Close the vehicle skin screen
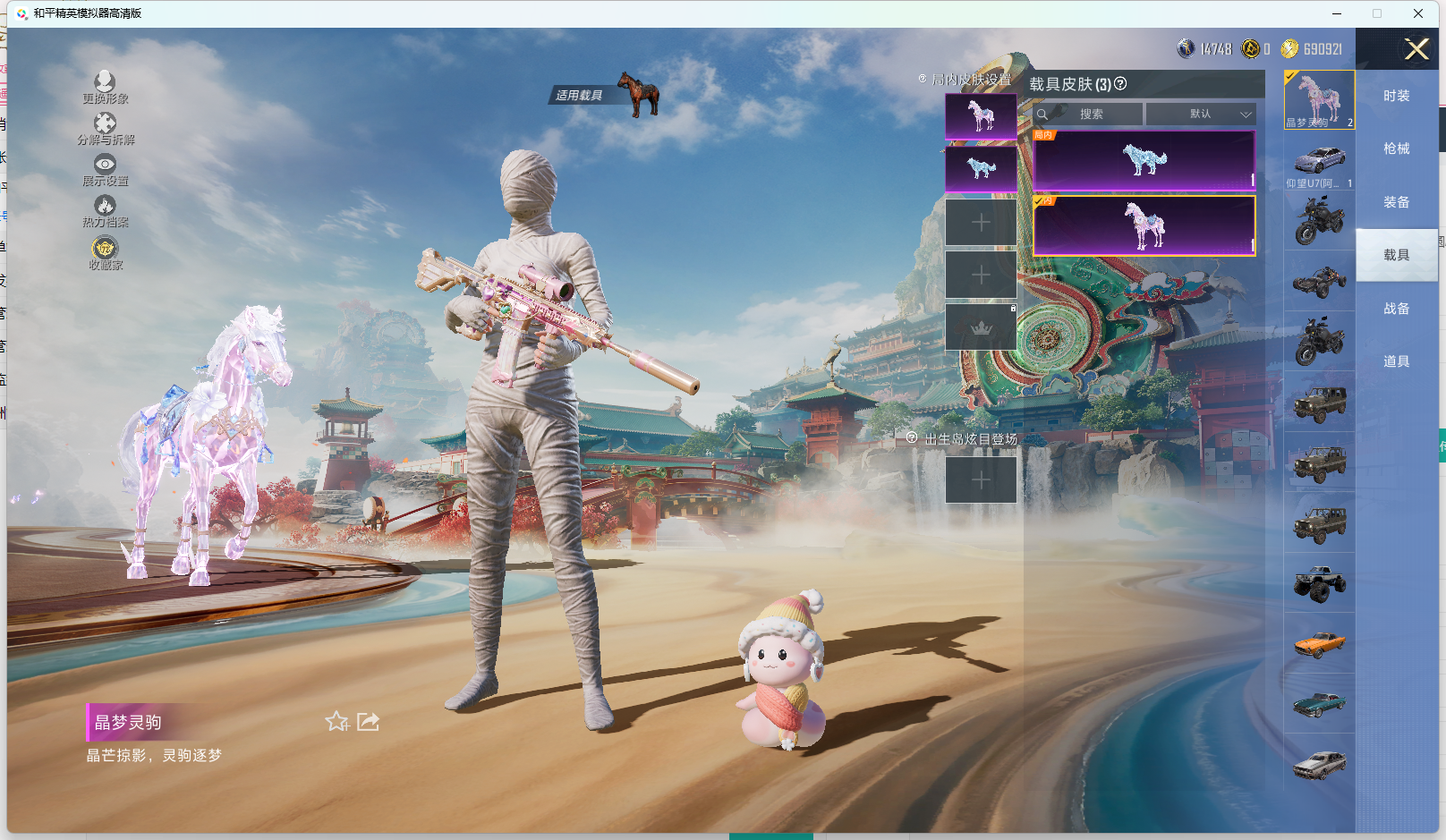This screenshot has height=840, width=1446. coord(1416,49)
